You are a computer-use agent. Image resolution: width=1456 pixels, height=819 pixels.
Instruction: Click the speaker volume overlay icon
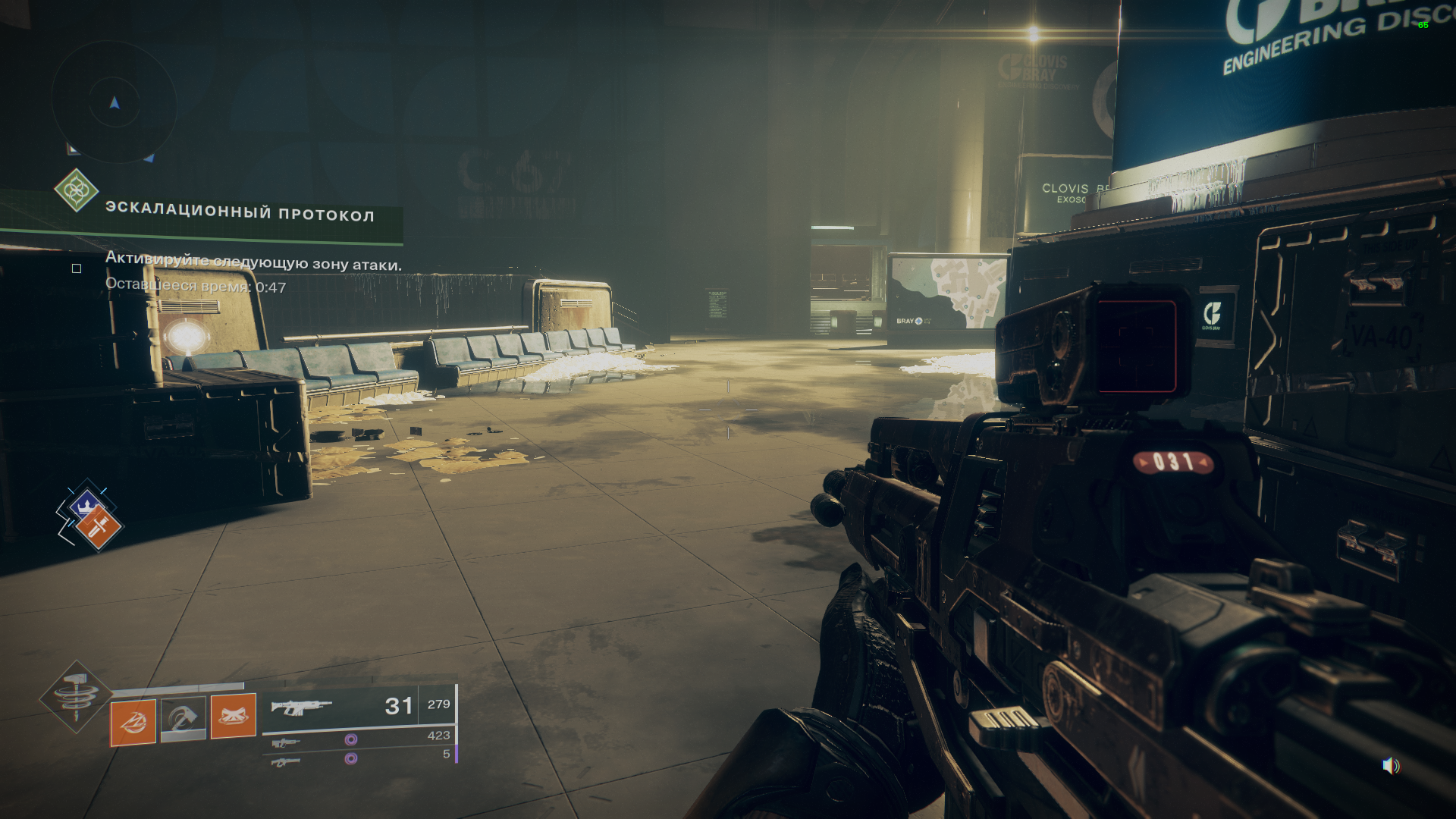(x=1390, y=766)
